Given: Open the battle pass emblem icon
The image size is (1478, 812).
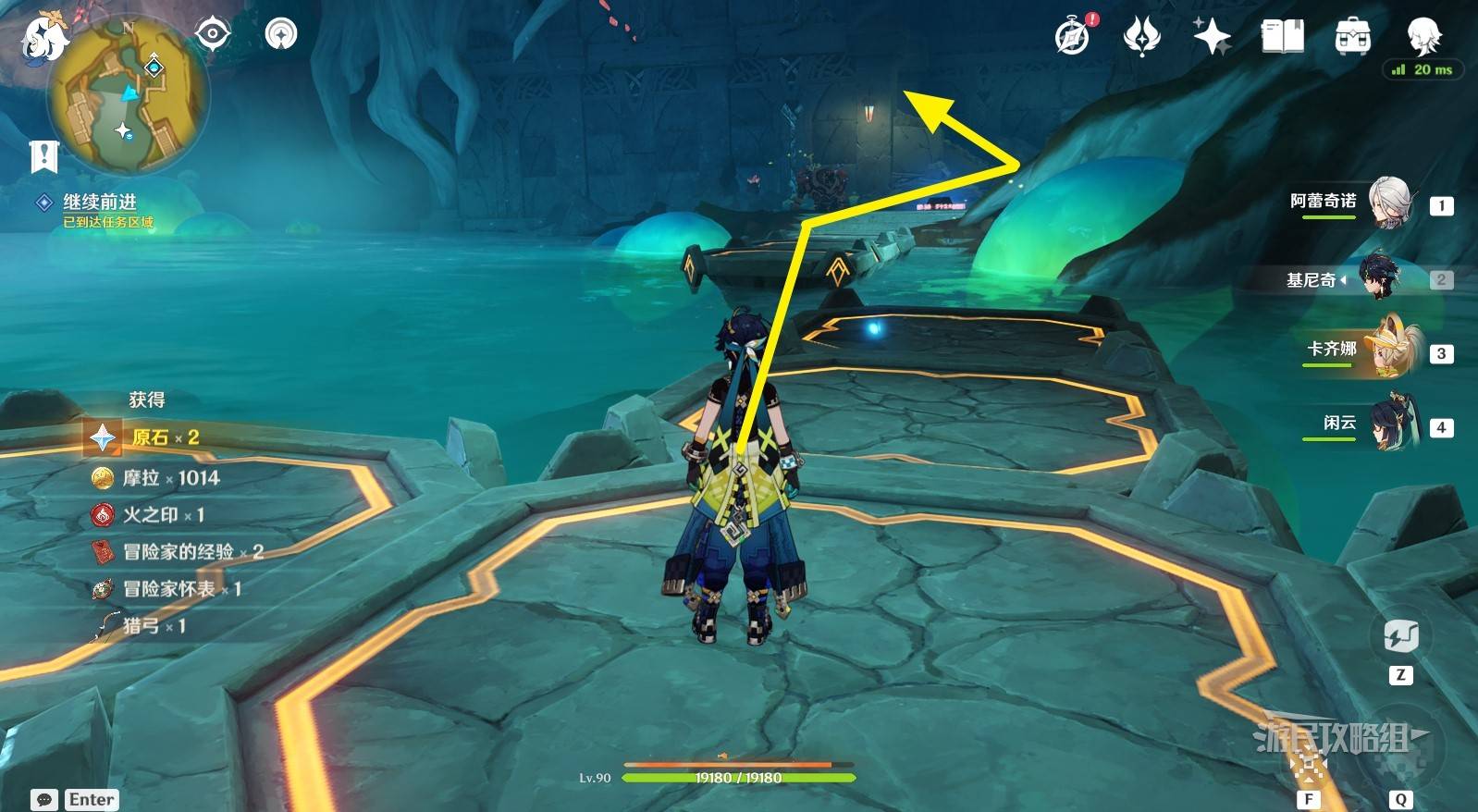Looking at the screenshot, I should click(1142, 36).
